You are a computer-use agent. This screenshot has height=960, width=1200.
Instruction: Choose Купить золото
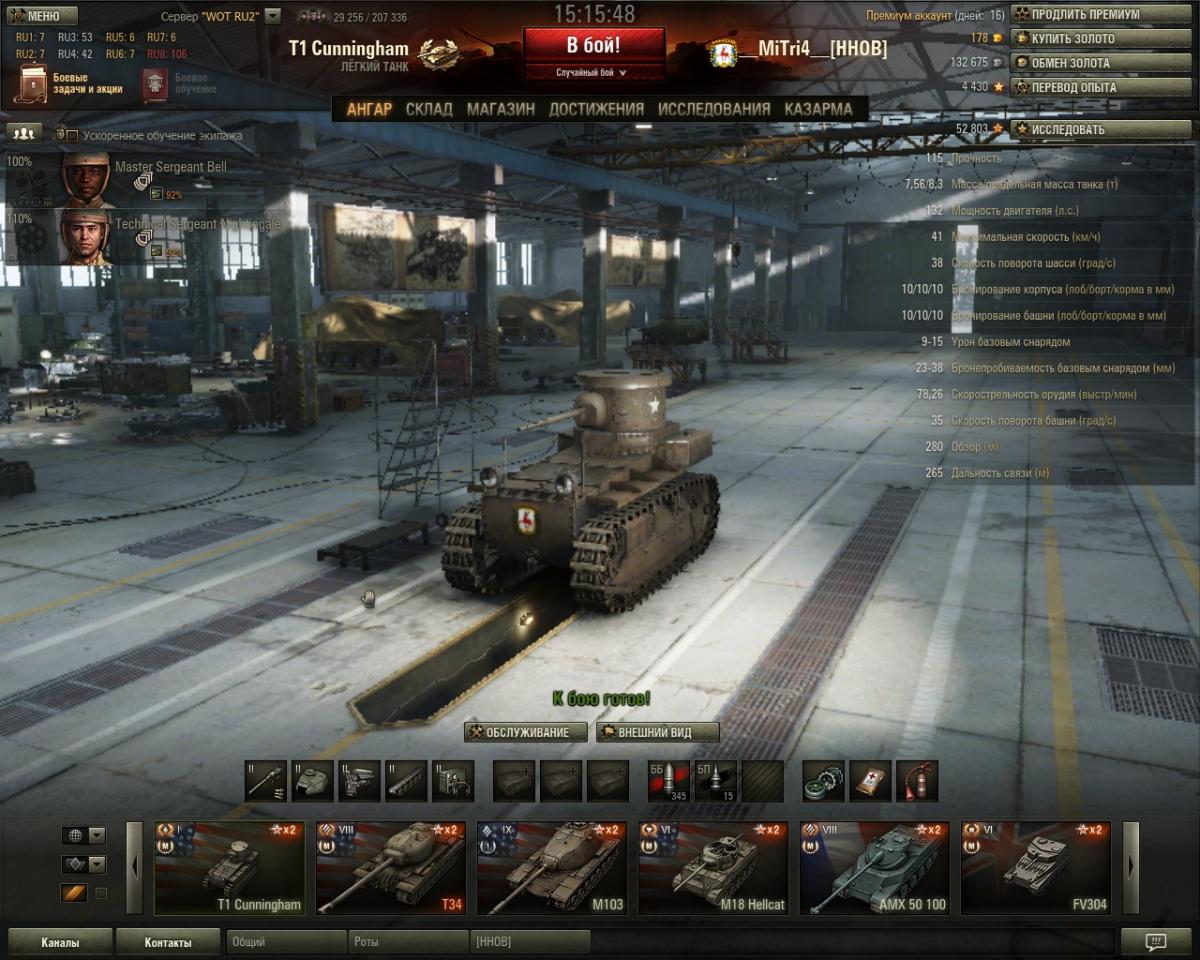tap(1100, 38)
